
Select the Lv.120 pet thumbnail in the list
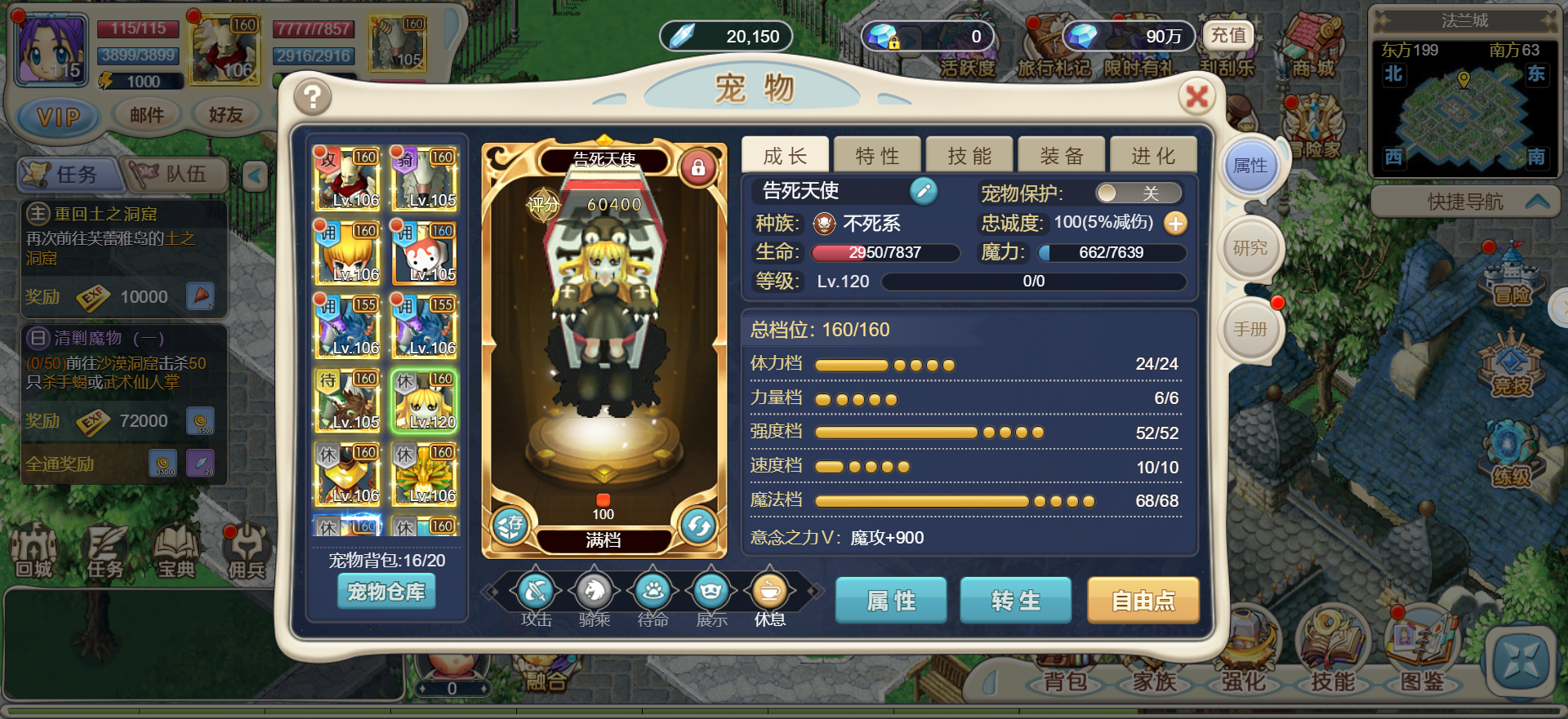point(425,400)
